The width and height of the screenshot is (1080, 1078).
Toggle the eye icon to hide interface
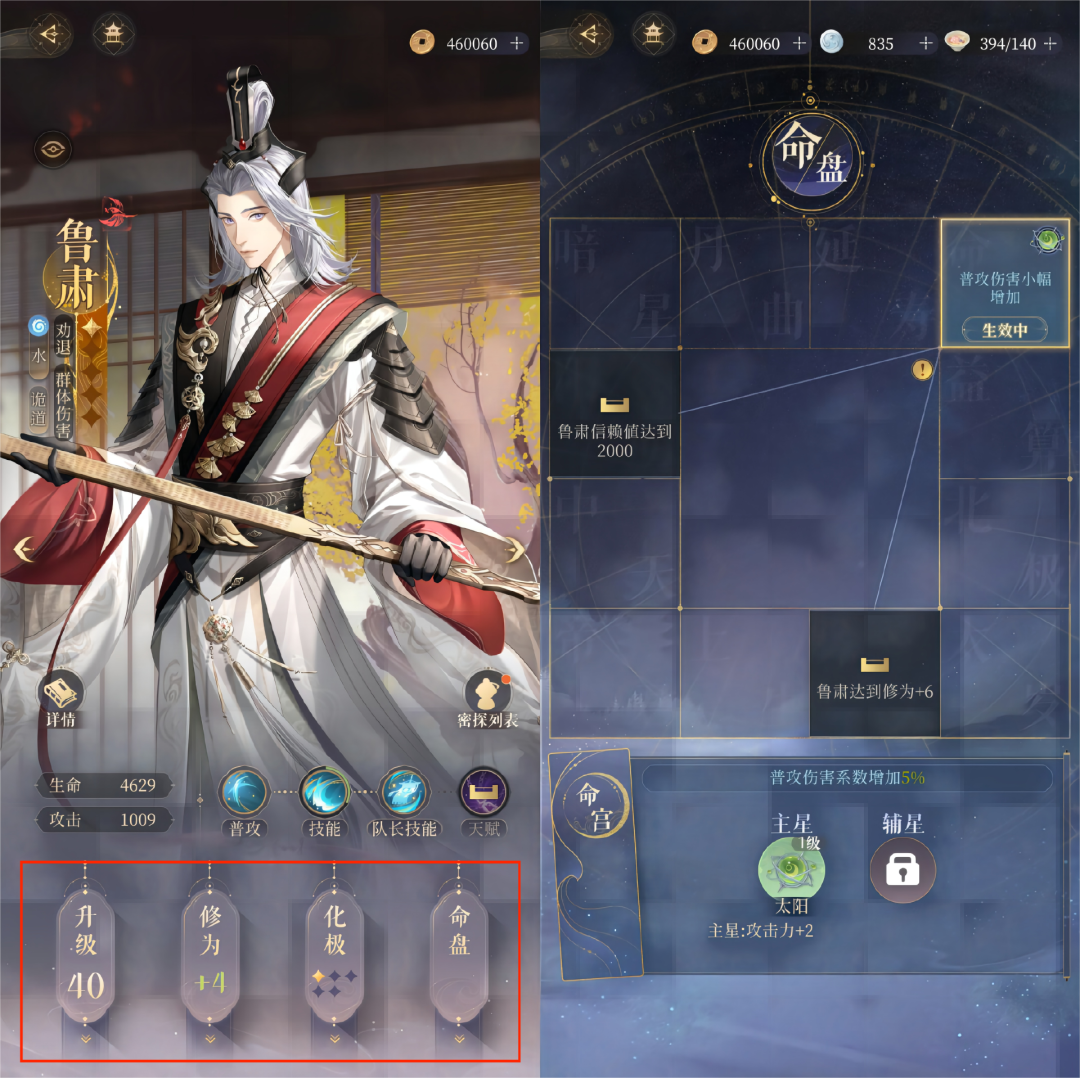(x=52, y=150)
